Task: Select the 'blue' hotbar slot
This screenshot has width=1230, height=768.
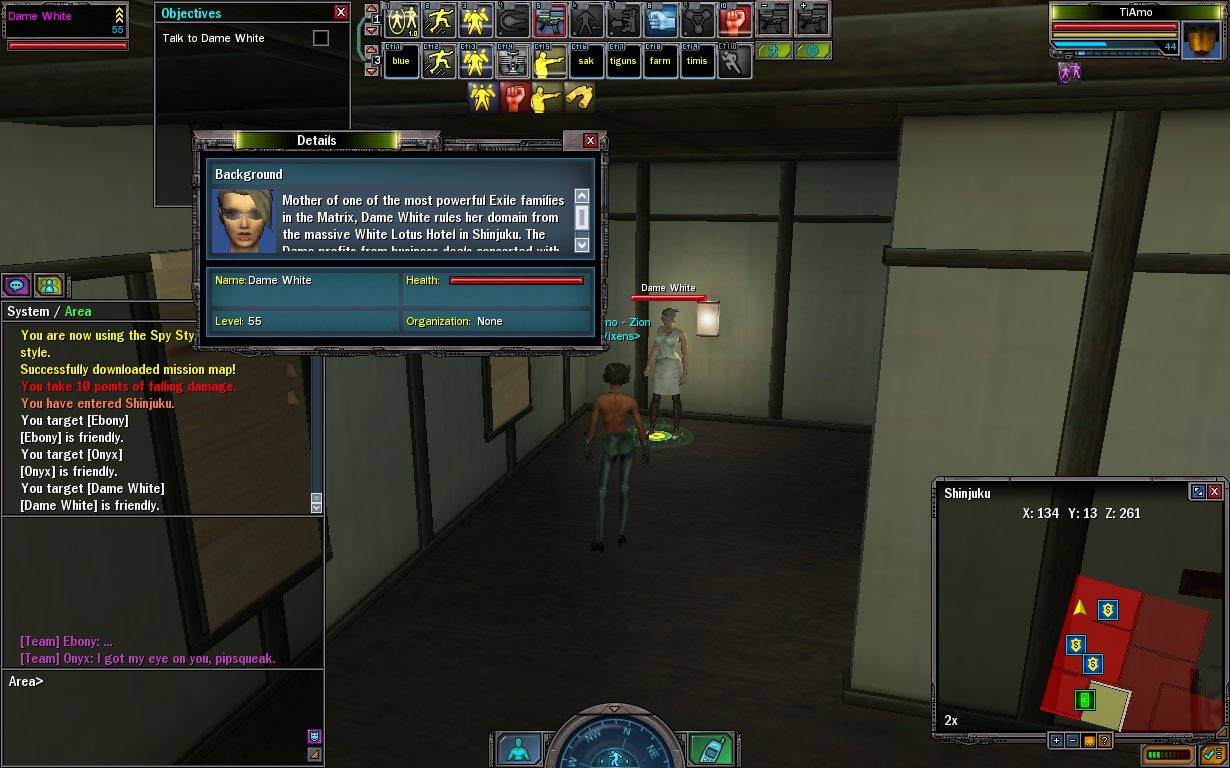Action: click(x=401, y=61)
